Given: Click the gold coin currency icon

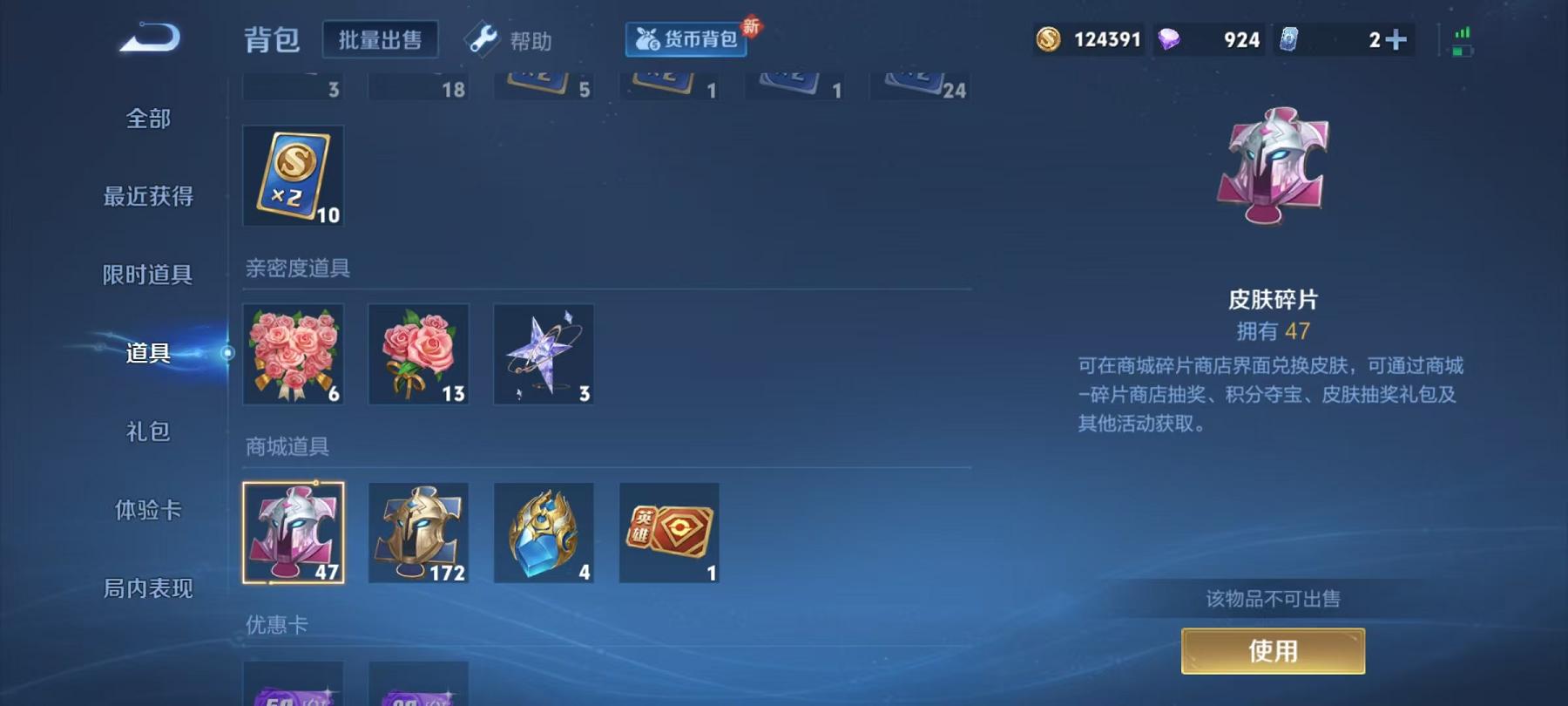Looking at the screenshot, I should click(1050, 38).
